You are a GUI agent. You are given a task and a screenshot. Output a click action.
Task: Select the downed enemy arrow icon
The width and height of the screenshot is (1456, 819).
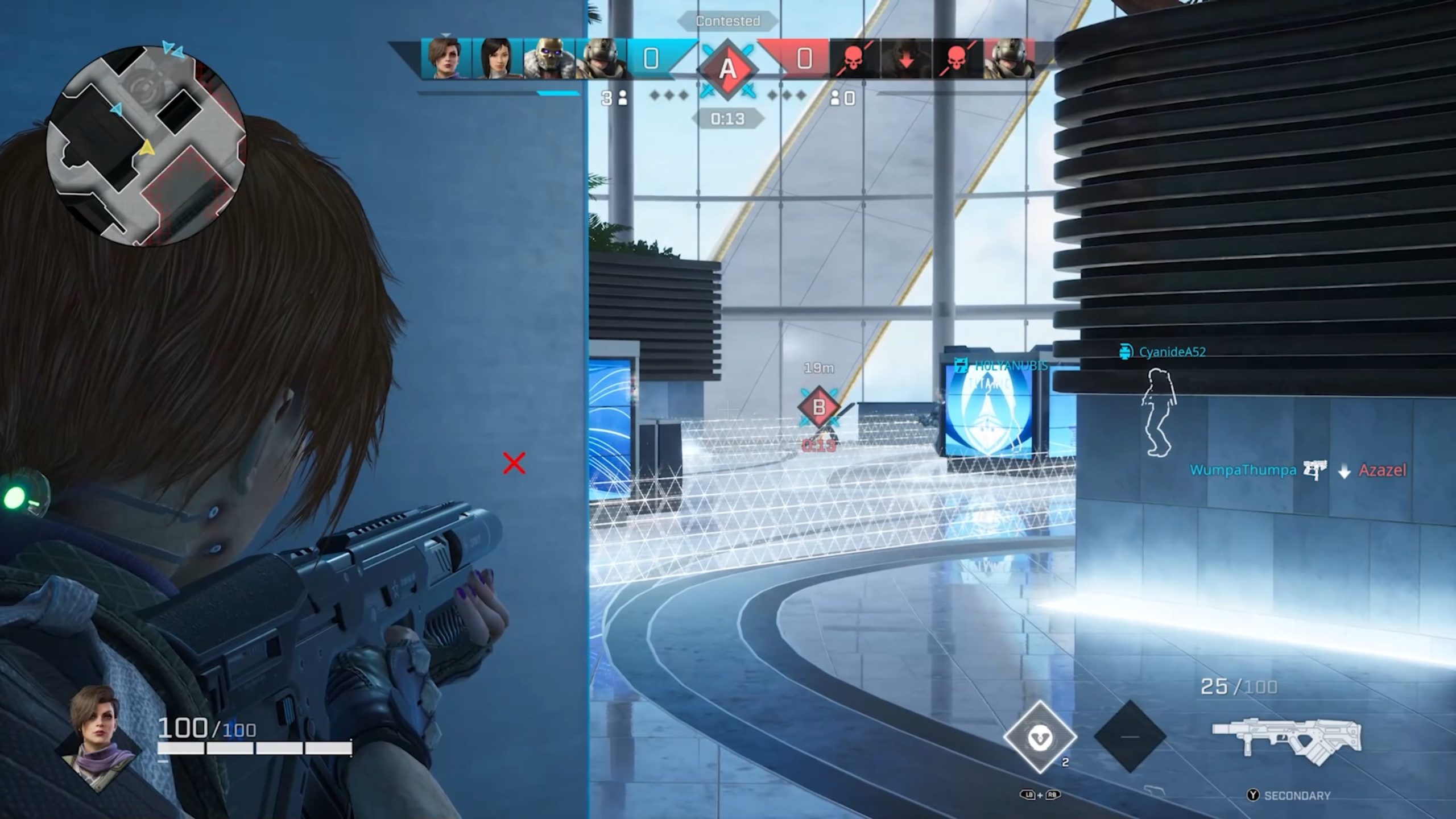(905, 58)
